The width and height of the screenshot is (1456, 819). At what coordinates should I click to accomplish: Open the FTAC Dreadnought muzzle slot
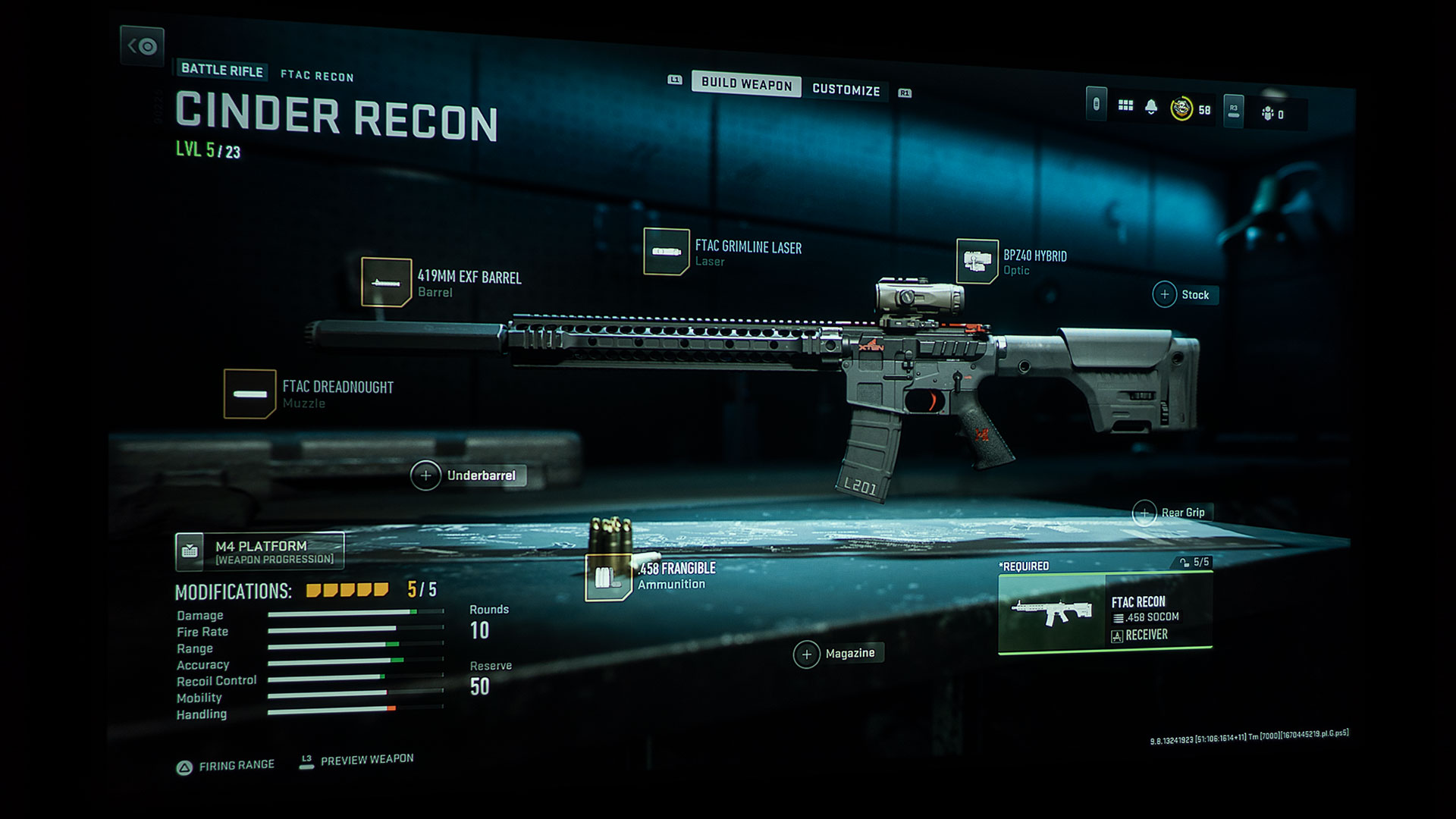[249, 394]
